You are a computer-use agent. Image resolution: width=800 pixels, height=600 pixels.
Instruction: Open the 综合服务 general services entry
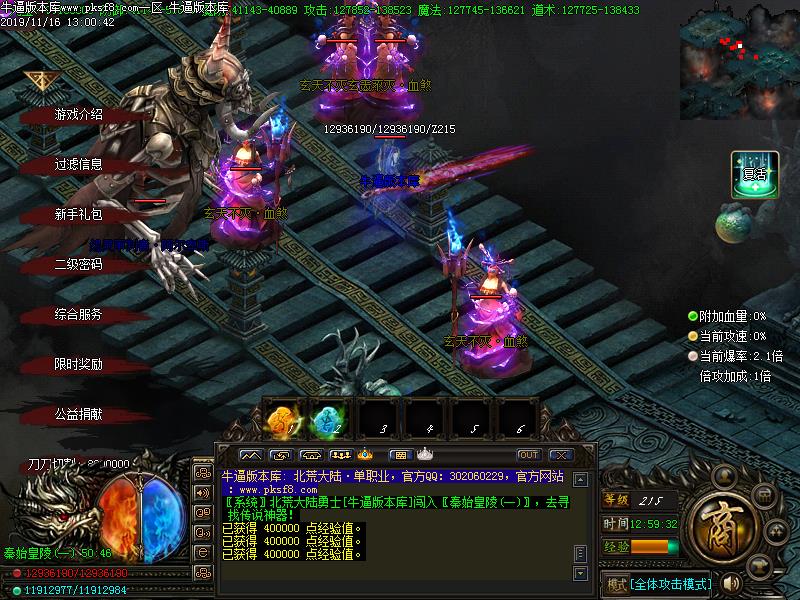79,315
